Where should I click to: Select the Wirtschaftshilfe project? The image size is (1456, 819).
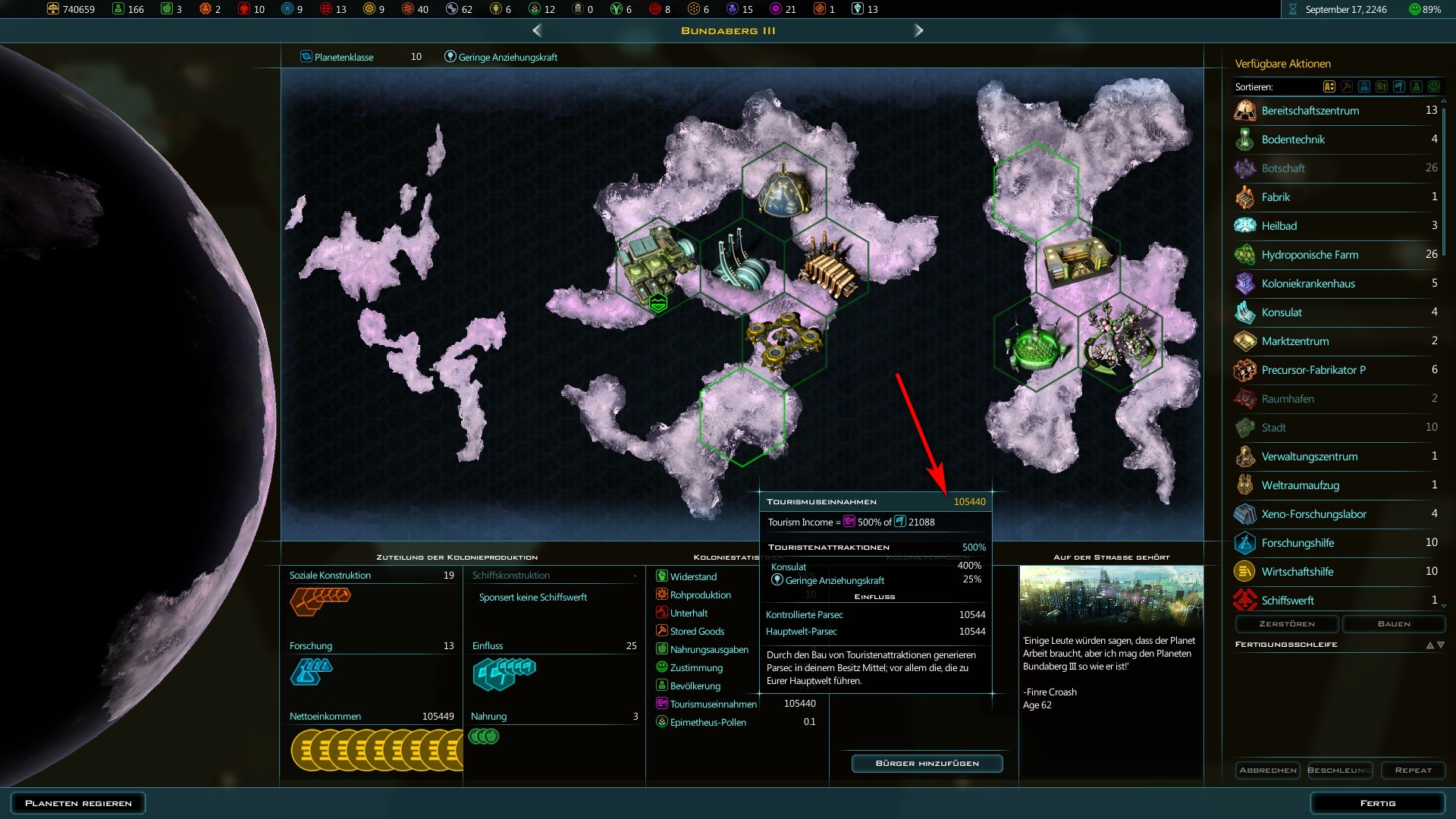[x=1297, y=572]
